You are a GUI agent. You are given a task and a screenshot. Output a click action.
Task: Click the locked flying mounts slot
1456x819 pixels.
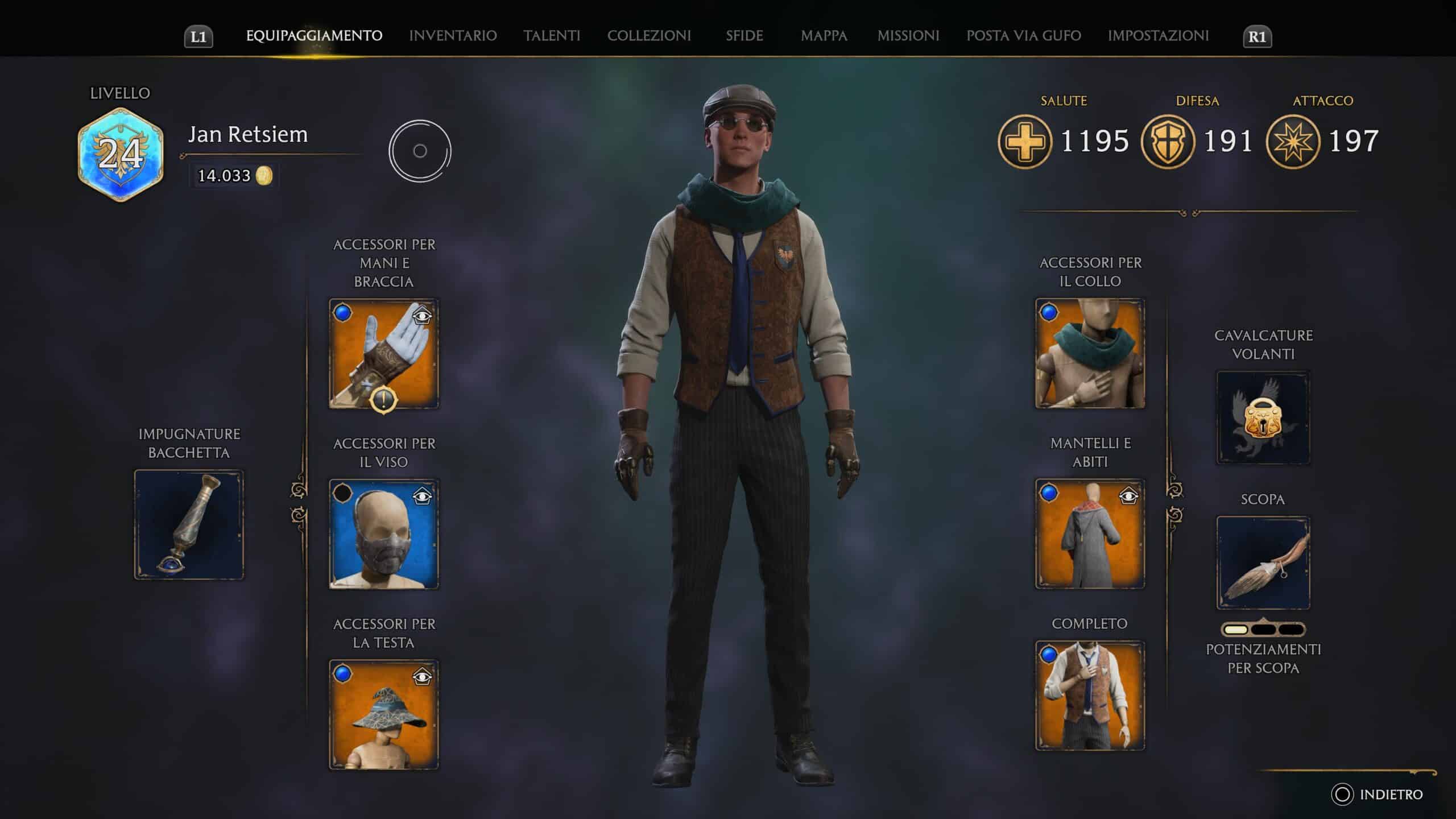pos(1263,418)
